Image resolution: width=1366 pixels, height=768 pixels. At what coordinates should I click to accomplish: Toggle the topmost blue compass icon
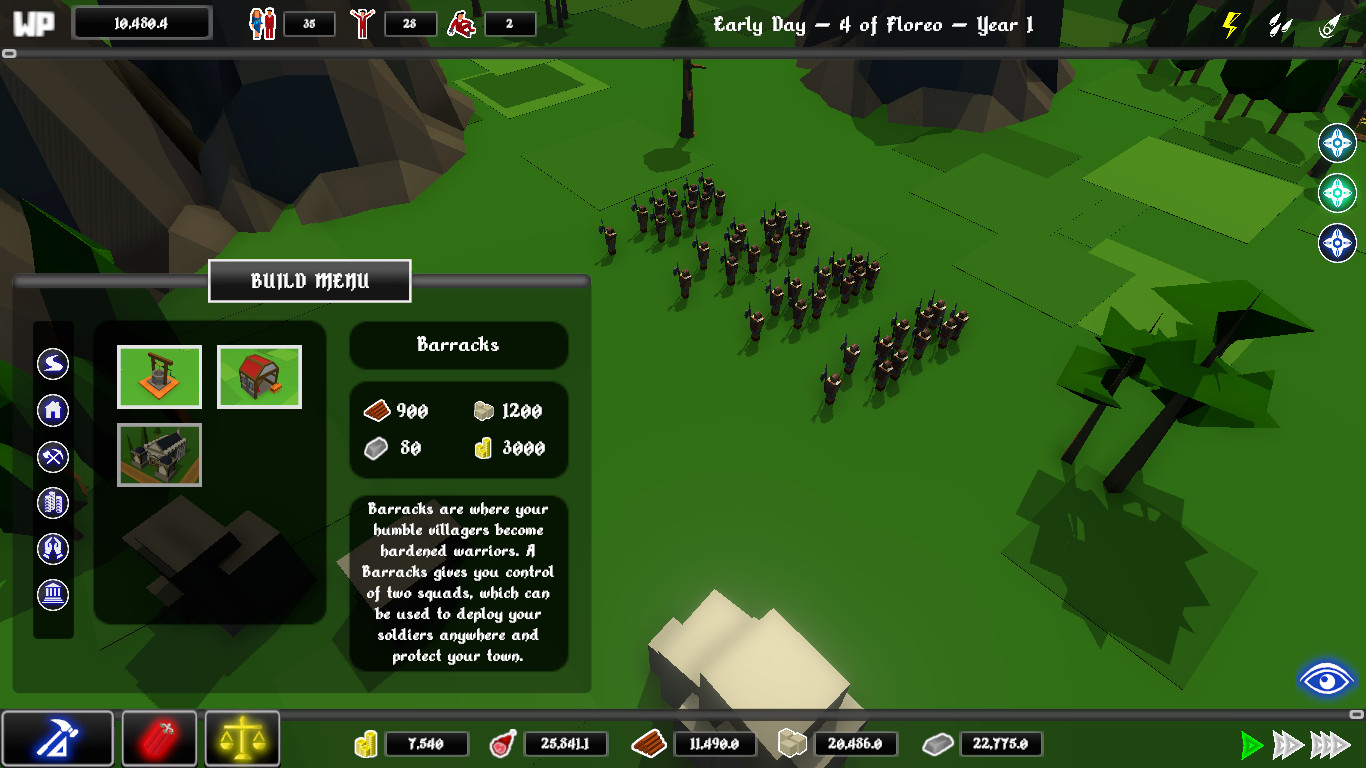click(x=1337, y=140)
